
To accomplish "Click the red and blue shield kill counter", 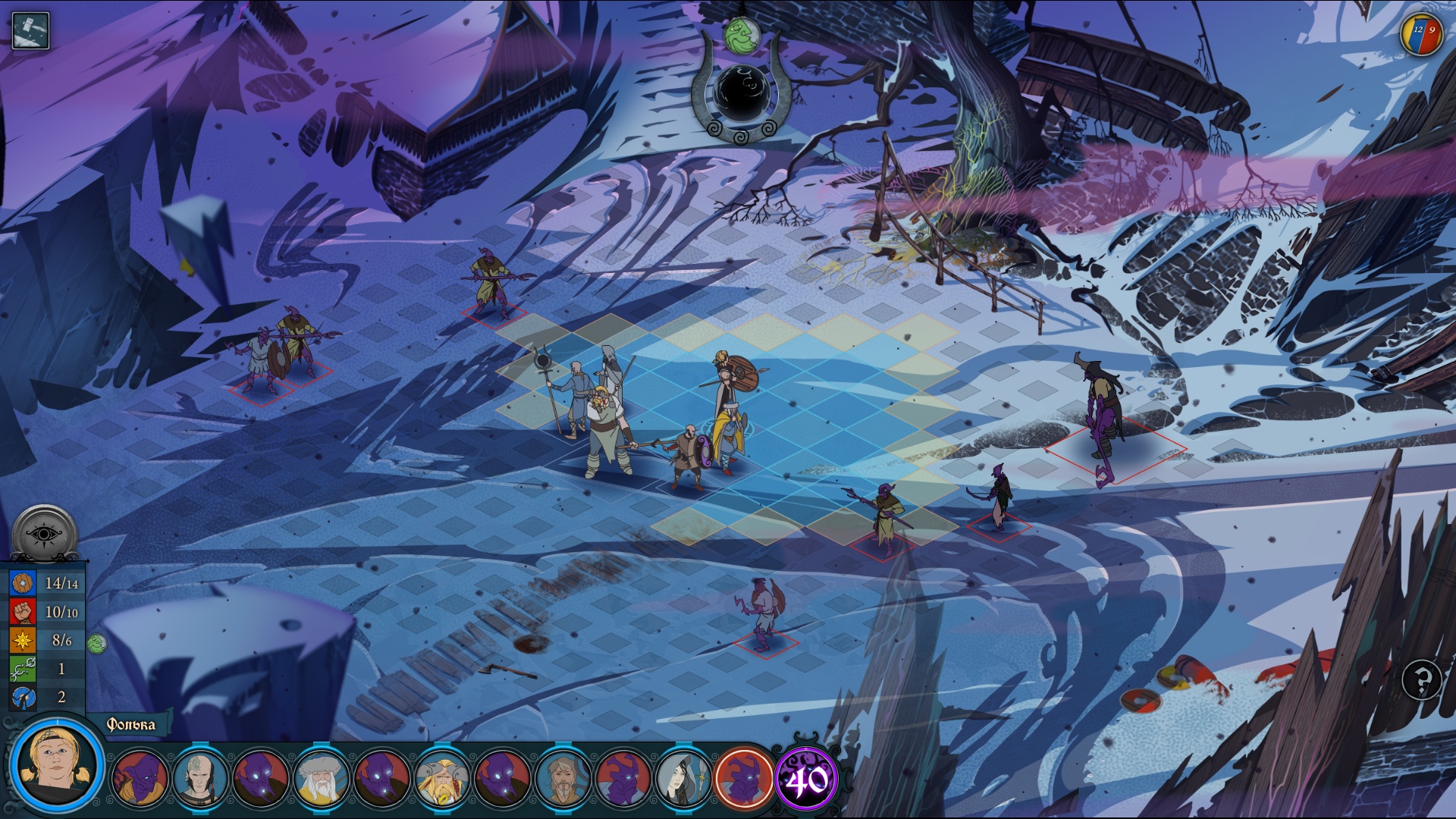I will pos(1421,34).
